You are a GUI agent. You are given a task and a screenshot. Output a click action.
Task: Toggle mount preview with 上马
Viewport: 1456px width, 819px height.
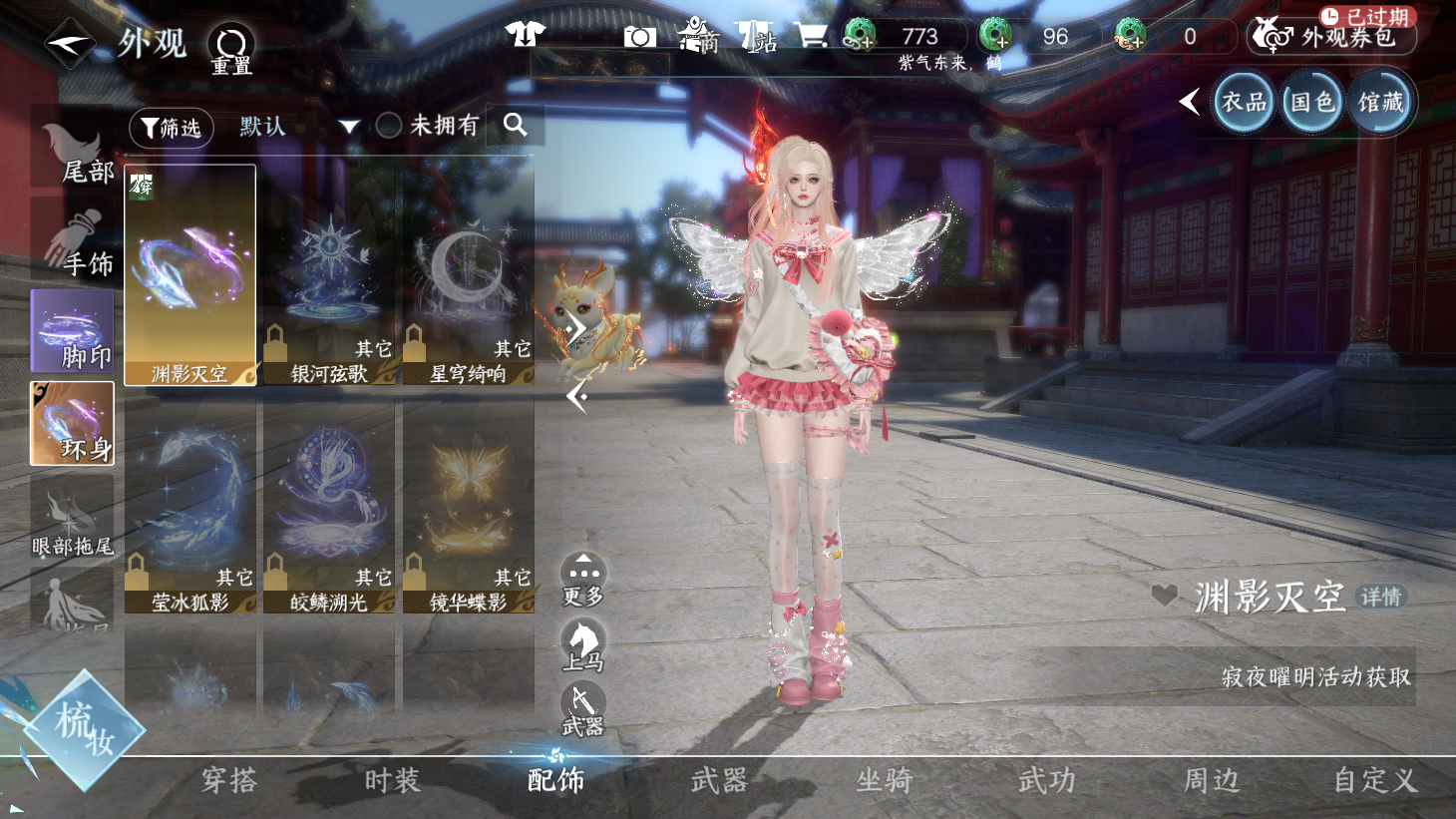point(583,643)
